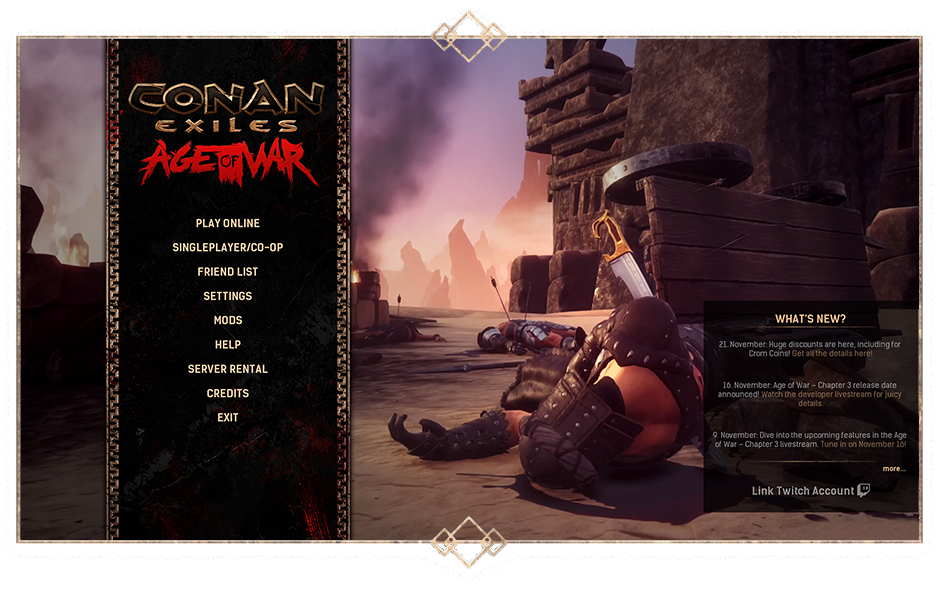Open the Mods menu
The image size is (937, 590).
(x=228, y=320)
